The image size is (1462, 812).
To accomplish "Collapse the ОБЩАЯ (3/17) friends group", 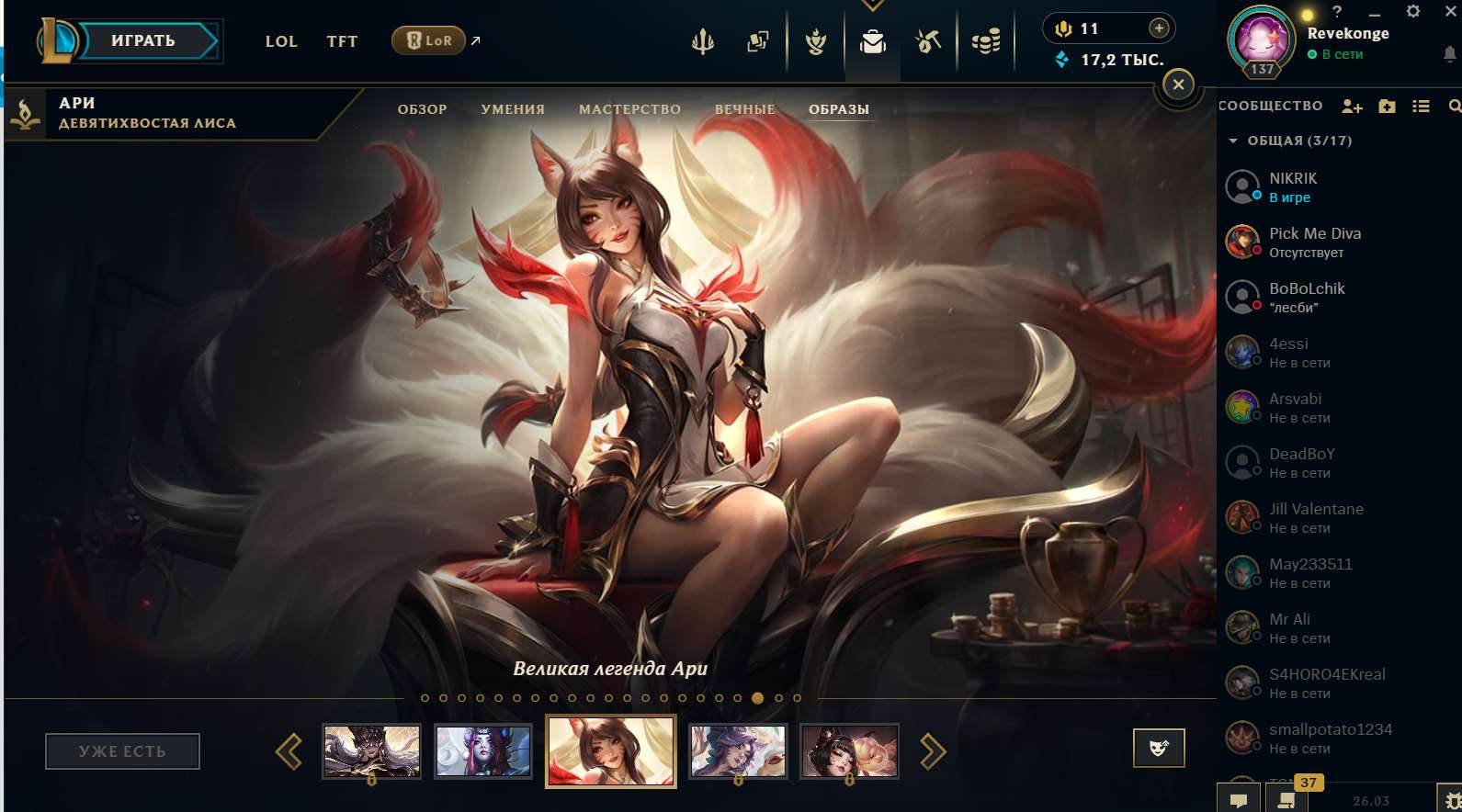I will (1235, 141).
